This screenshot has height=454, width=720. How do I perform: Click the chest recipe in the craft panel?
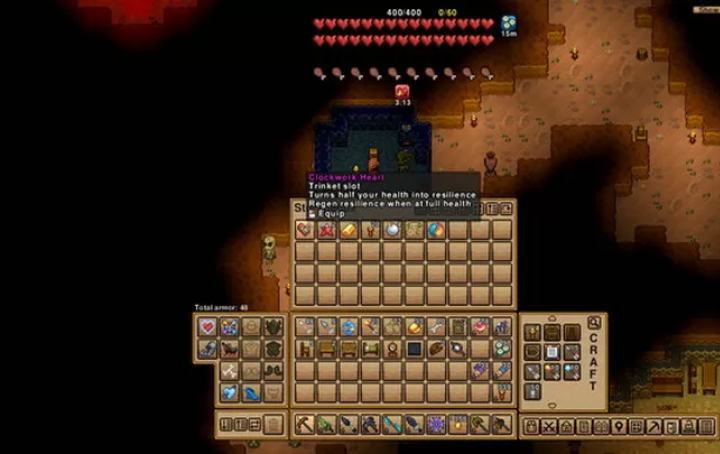[x=552, y=333]
